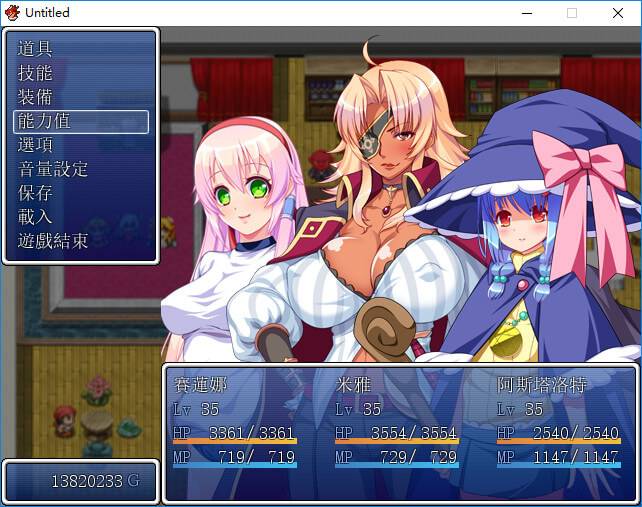The image size is (642, 507).
Task: Minimize the game window
Action: click(x=525, y=13)
